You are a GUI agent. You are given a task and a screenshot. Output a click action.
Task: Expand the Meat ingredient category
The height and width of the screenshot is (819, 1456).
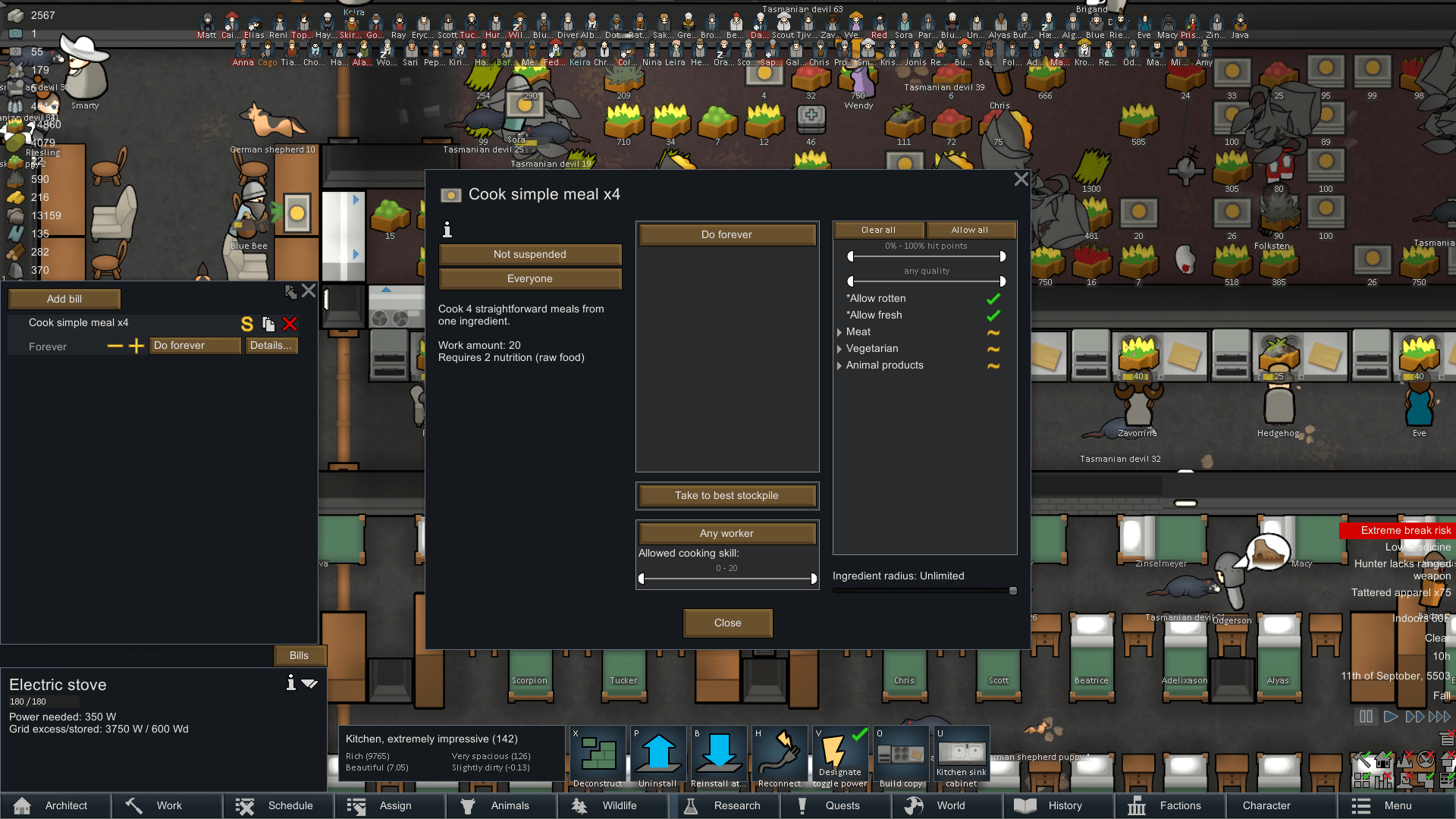click(839, 332)
